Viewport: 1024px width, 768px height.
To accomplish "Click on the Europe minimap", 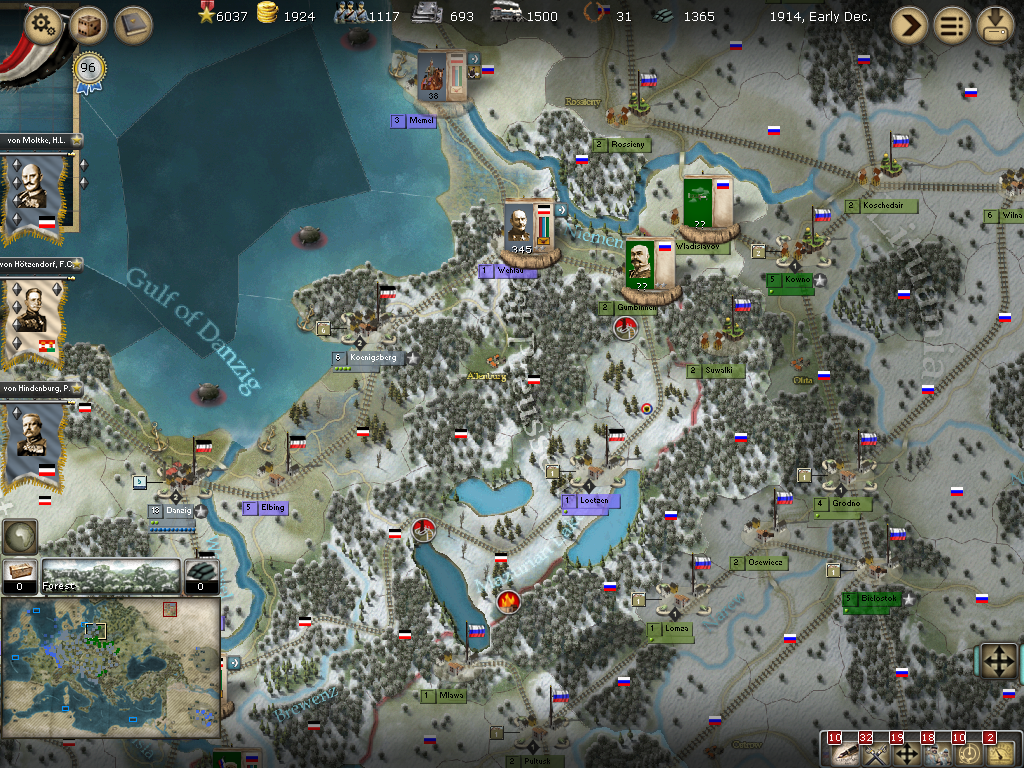I will [110, 667].
